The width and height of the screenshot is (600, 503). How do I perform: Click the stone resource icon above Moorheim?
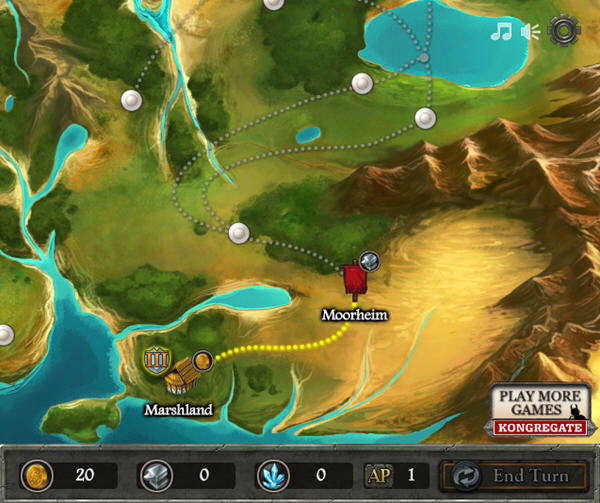(369, 260)
